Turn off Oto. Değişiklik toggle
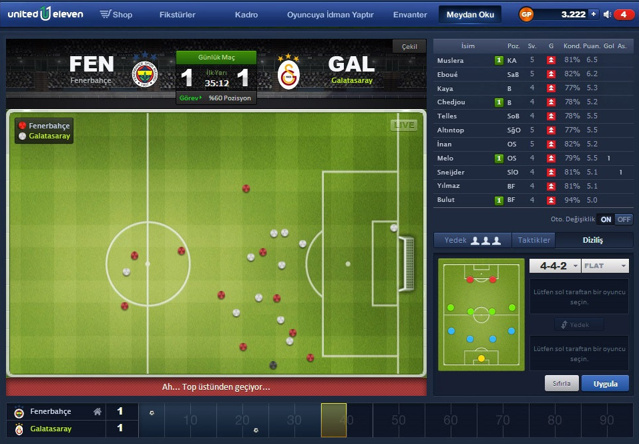 pos(623,218)
